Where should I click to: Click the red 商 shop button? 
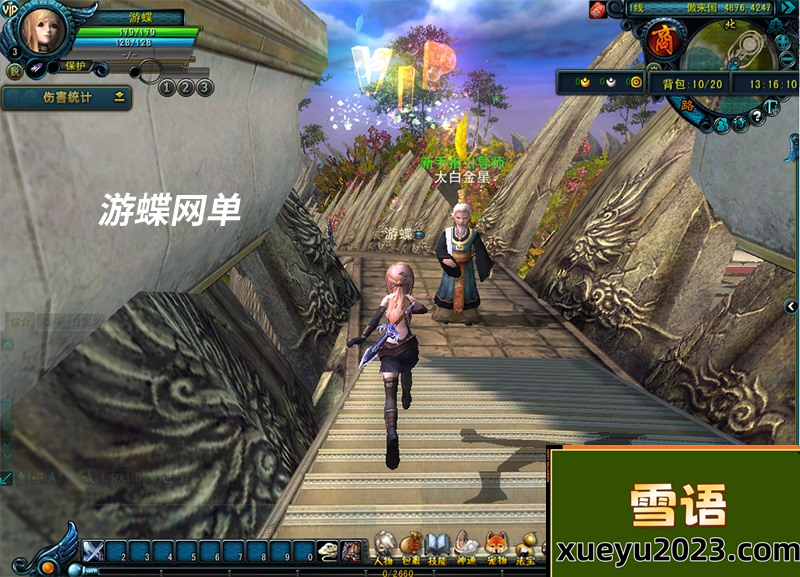tap(662, 41)
